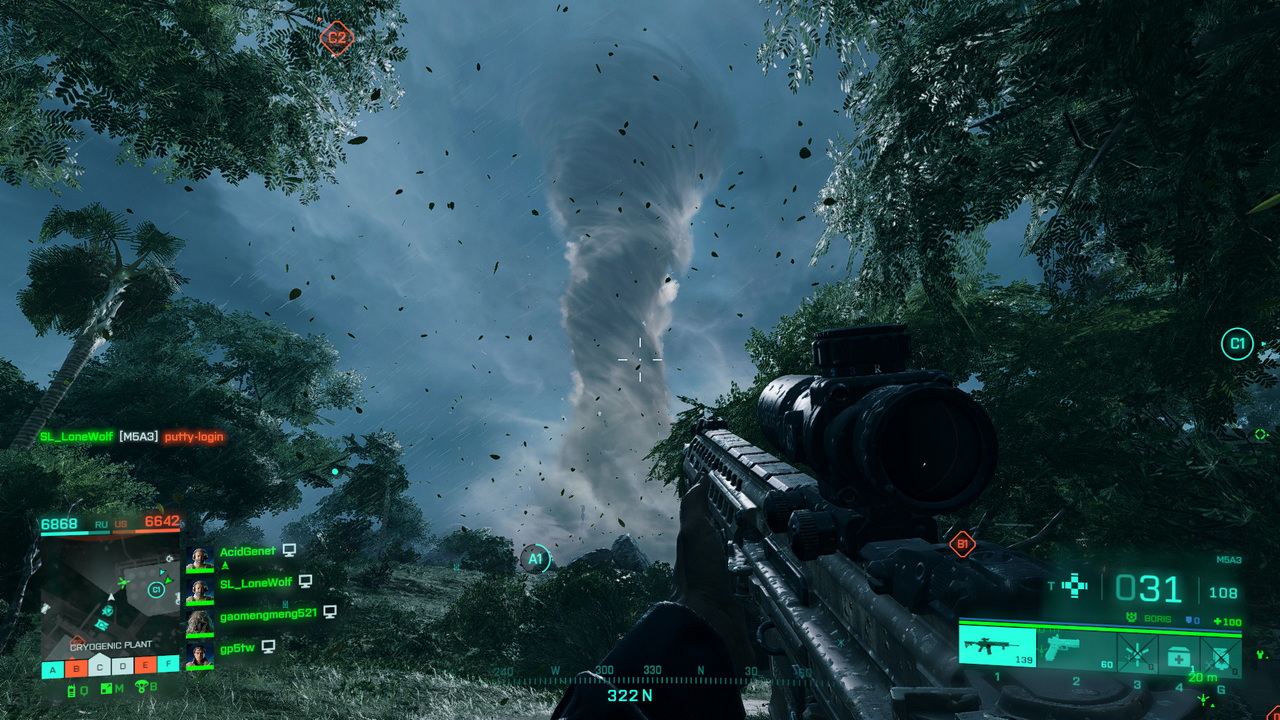Select the M5A3 assault rifle slot
The image size is (1280, 720).
pos(997,646)
